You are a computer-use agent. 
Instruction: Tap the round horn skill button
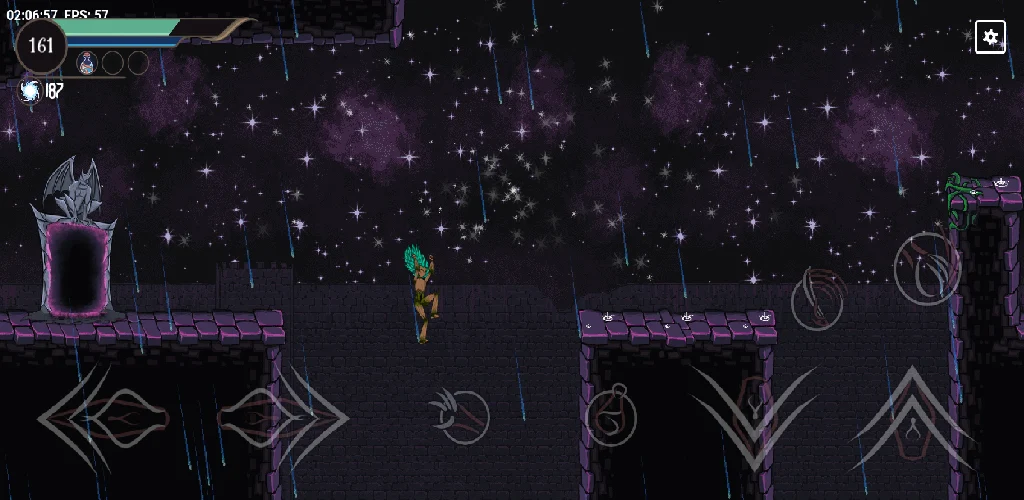(819, 298)
